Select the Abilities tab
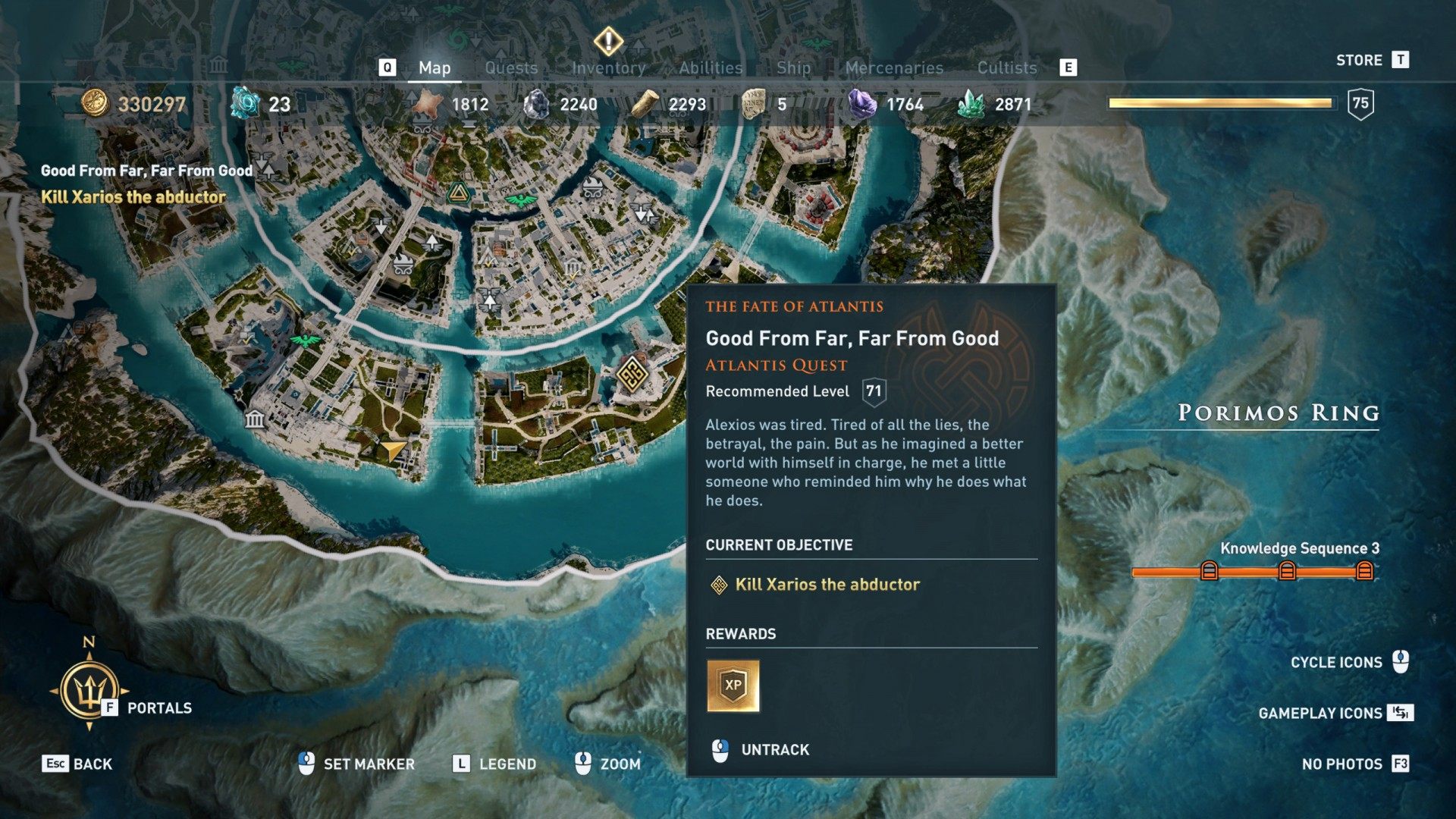1456x819 pixels. pos(711,68)
